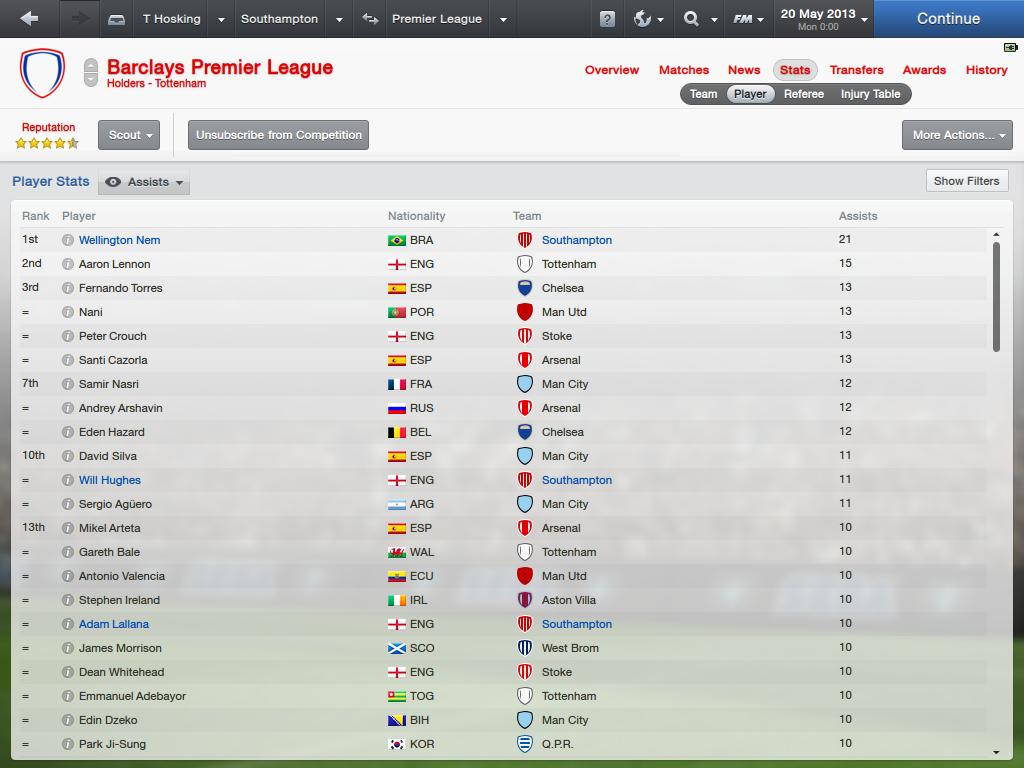Open the Transfers tab
This screenshot has height=768, width=1024.
click(857, 70)
